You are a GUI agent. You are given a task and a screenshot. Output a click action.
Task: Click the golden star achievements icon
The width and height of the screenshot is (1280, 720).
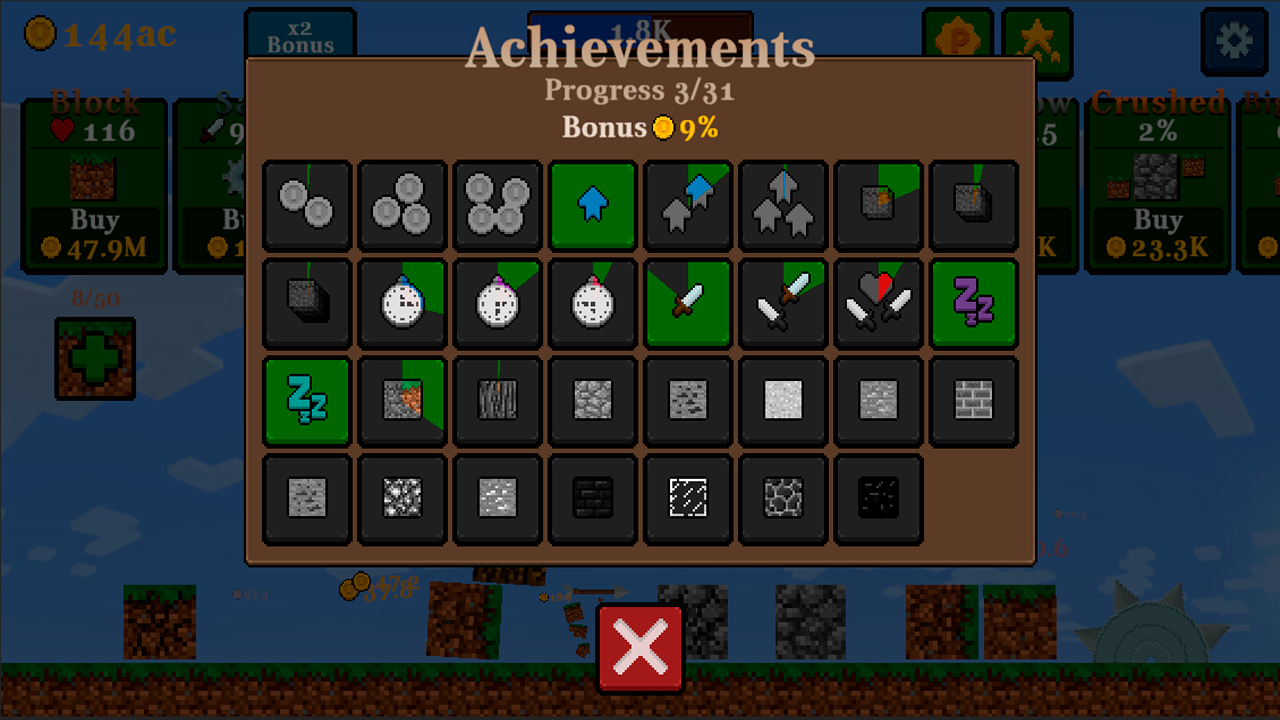pos(1037,42)
